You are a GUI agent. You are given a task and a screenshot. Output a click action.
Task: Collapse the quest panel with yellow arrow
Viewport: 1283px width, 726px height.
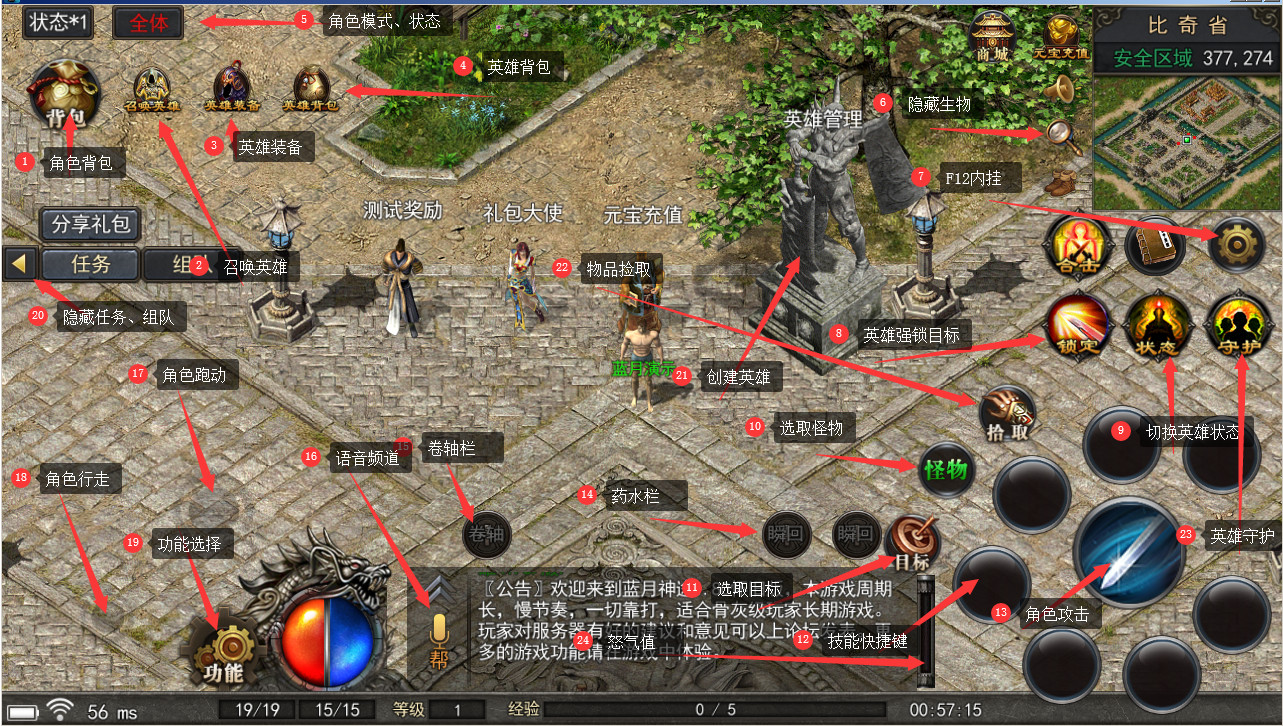click(21, 264)
